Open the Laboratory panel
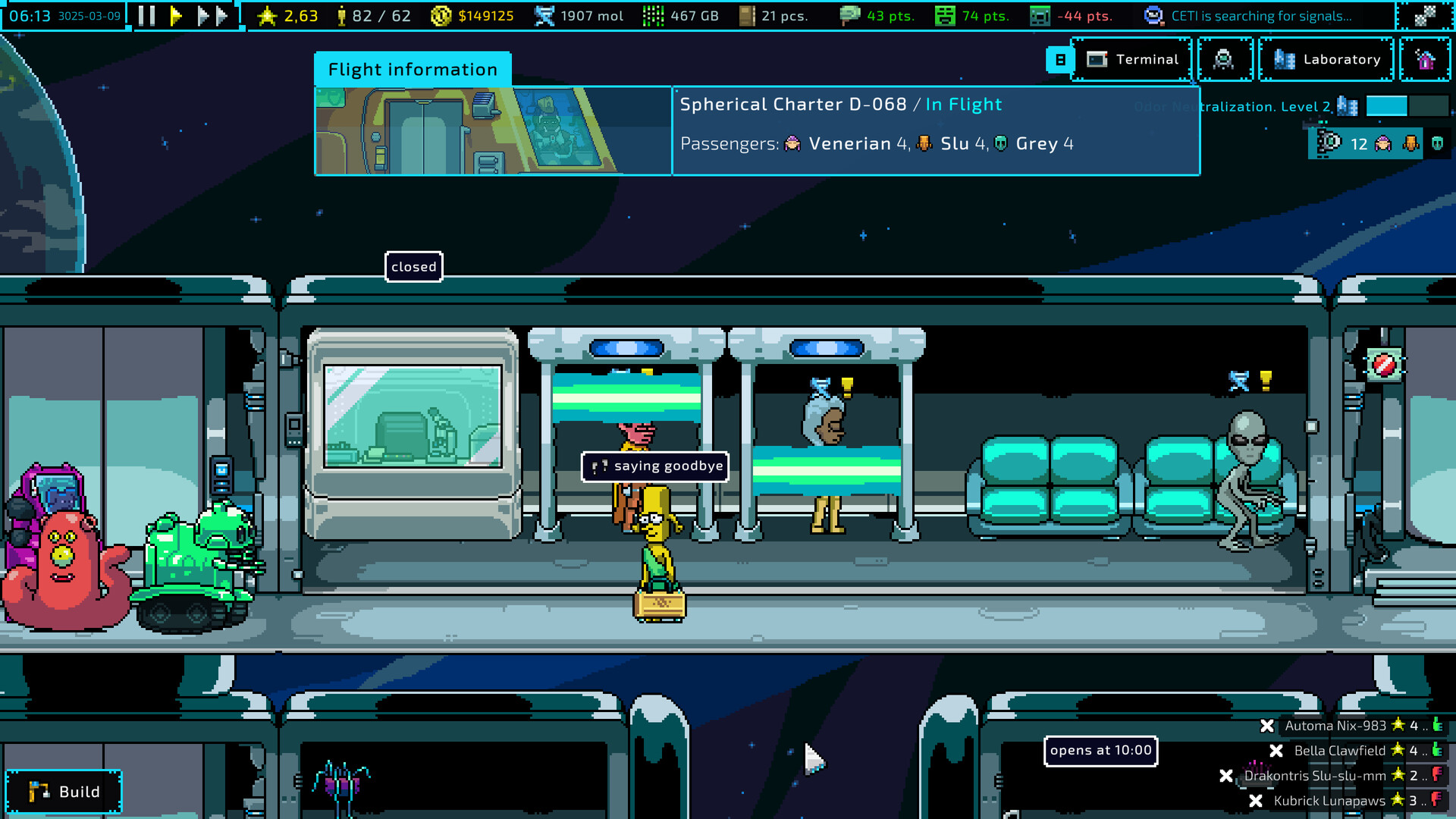 pyautogui.click(x=1326, y=59)
